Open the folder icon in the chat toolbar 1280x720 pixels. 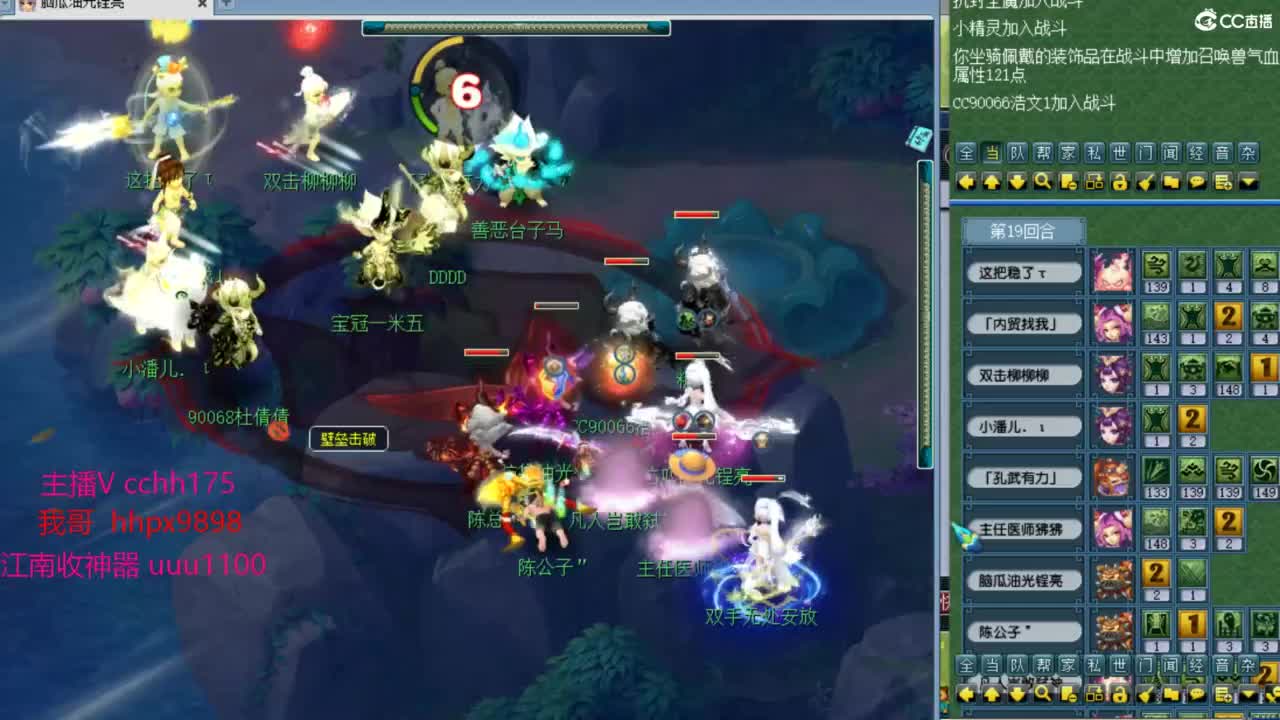pyautogui.click(x=1171, y=183)
